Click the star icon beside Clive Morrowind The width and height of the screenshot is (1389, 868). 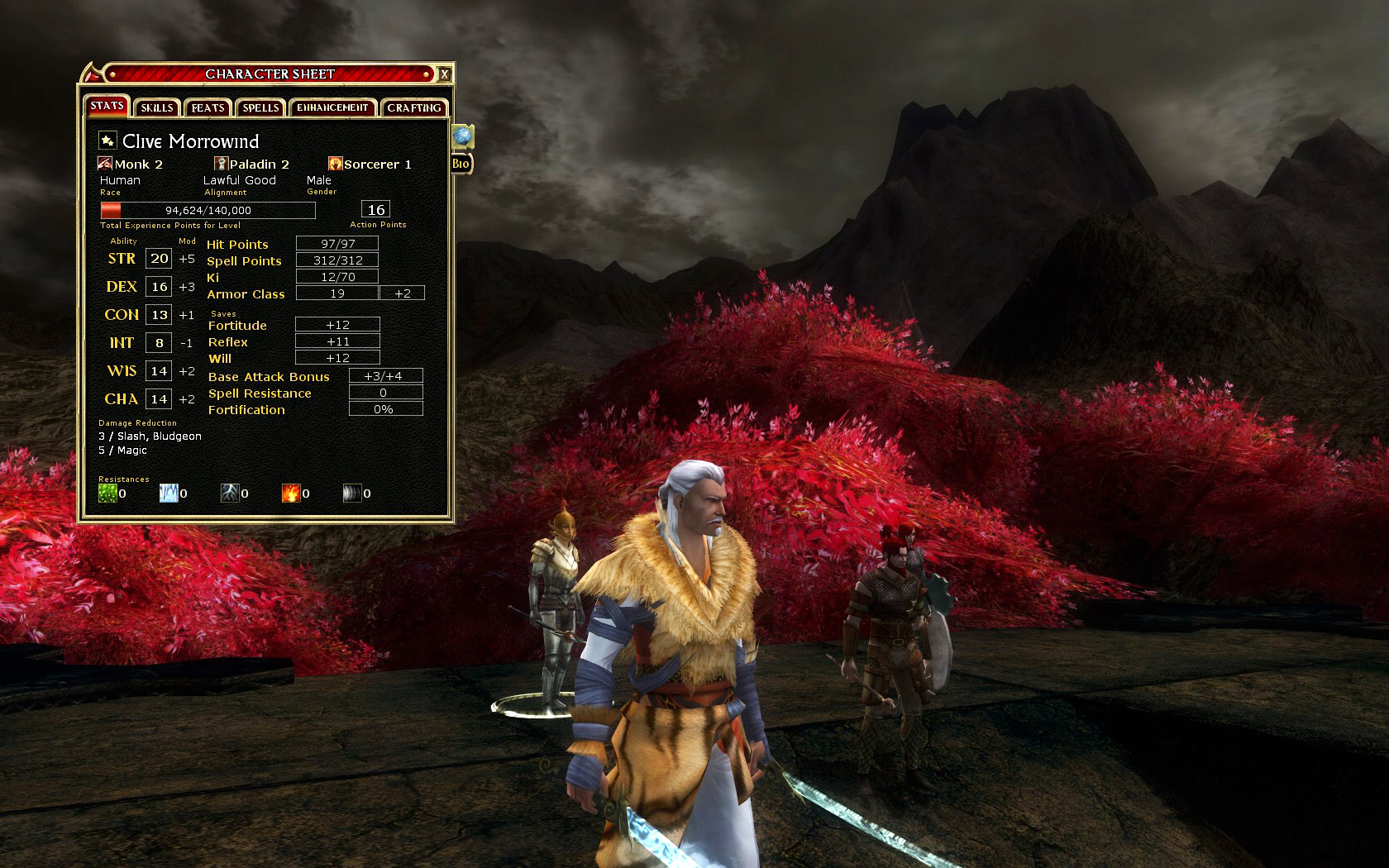pos(107,141)
